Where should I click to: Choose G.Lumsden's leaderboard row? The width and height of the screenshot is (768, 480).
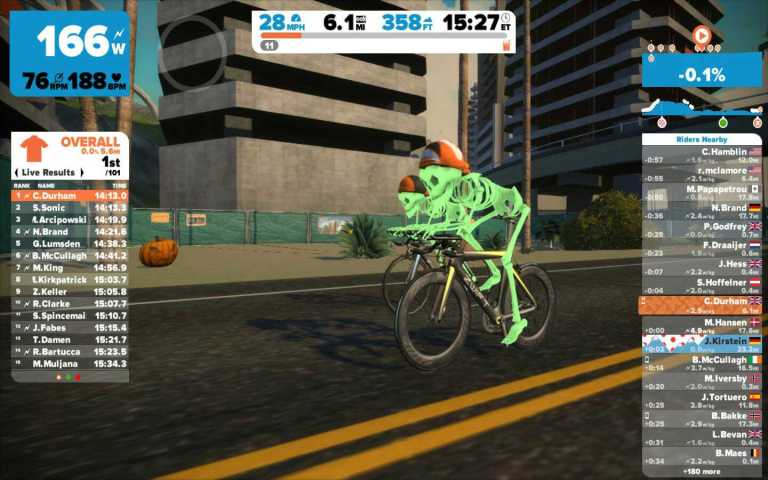(x=70, y=243)
